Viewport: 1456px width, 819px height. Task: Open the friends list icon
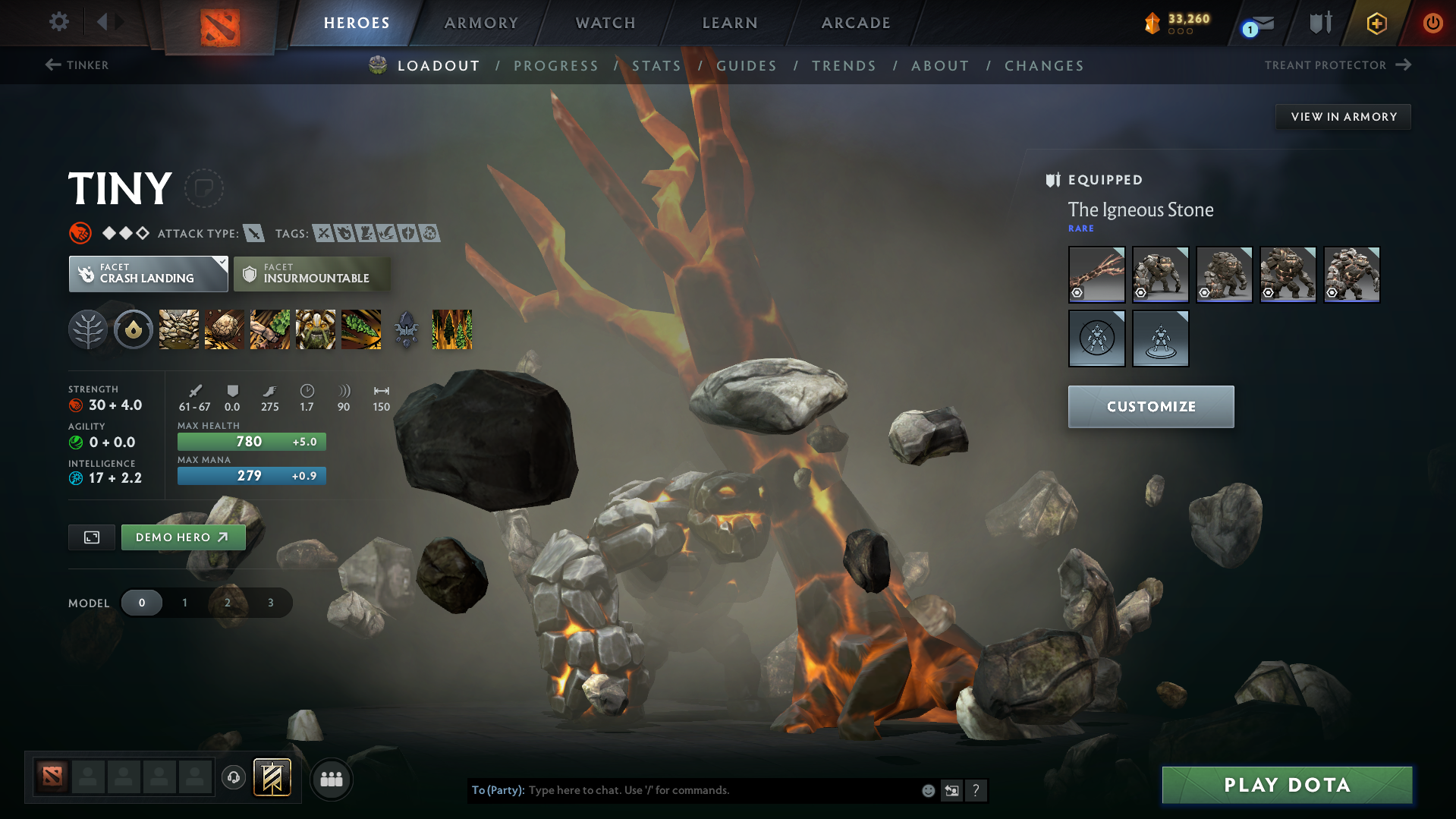click(x=331, y=778)
